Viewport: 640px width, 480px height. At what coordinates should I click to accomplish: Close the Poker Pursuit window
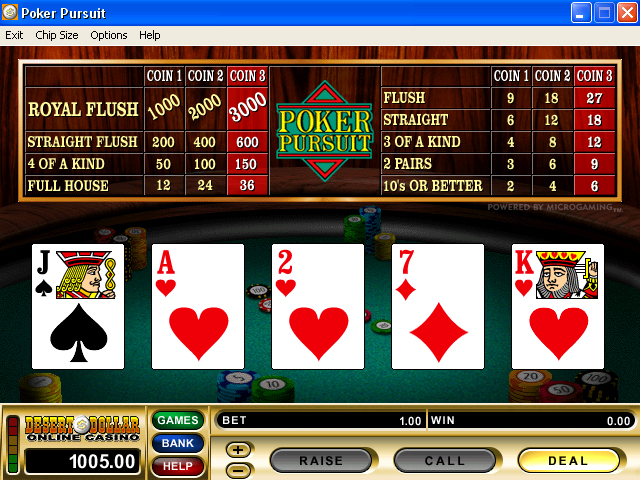pyautogui.click(x=627, y=13)
